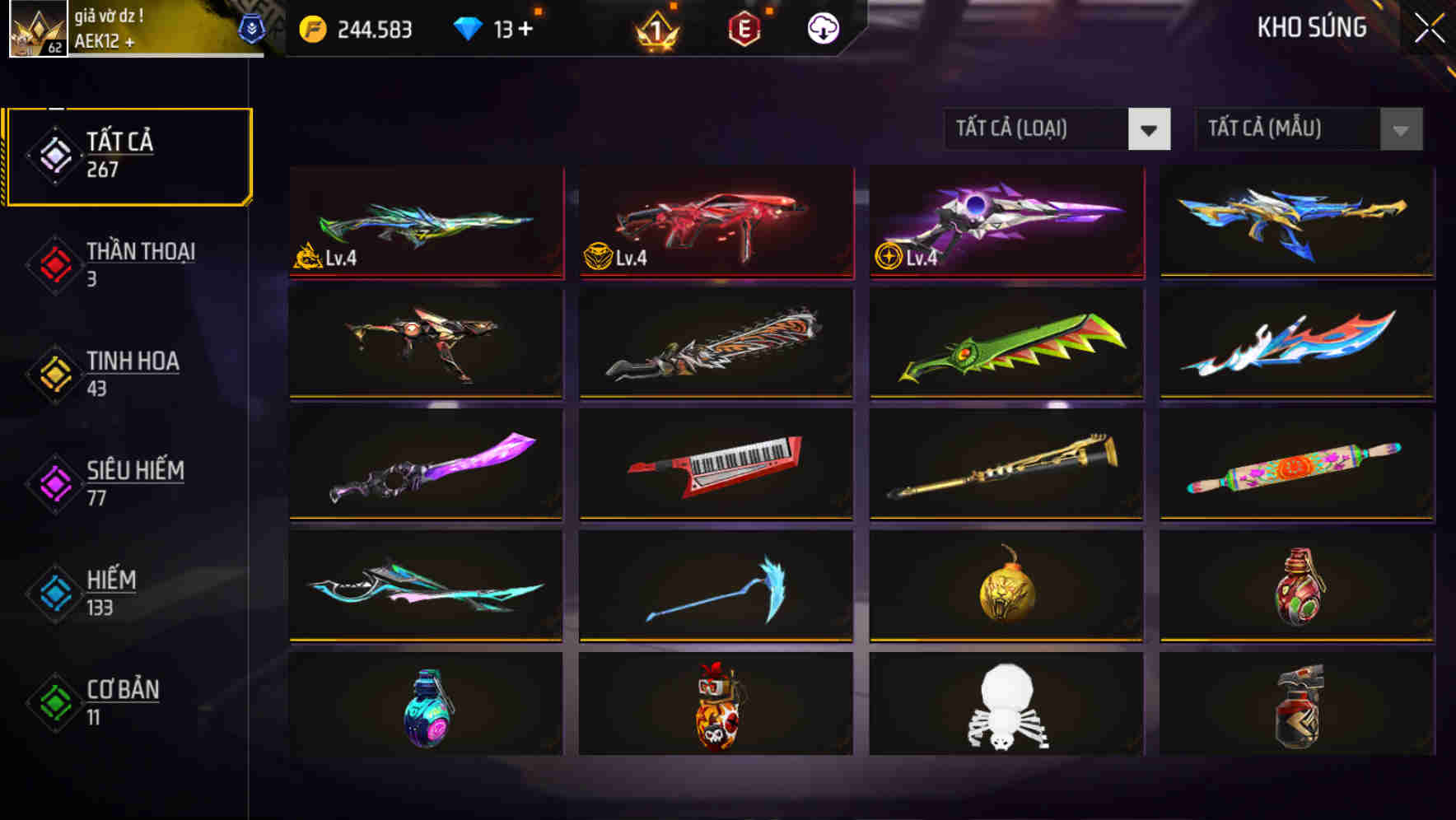Viewport: 1456px width, 820px height.
Task: Select the TẤT CẢ category showing 267 items
Action: tap(128, 155)
